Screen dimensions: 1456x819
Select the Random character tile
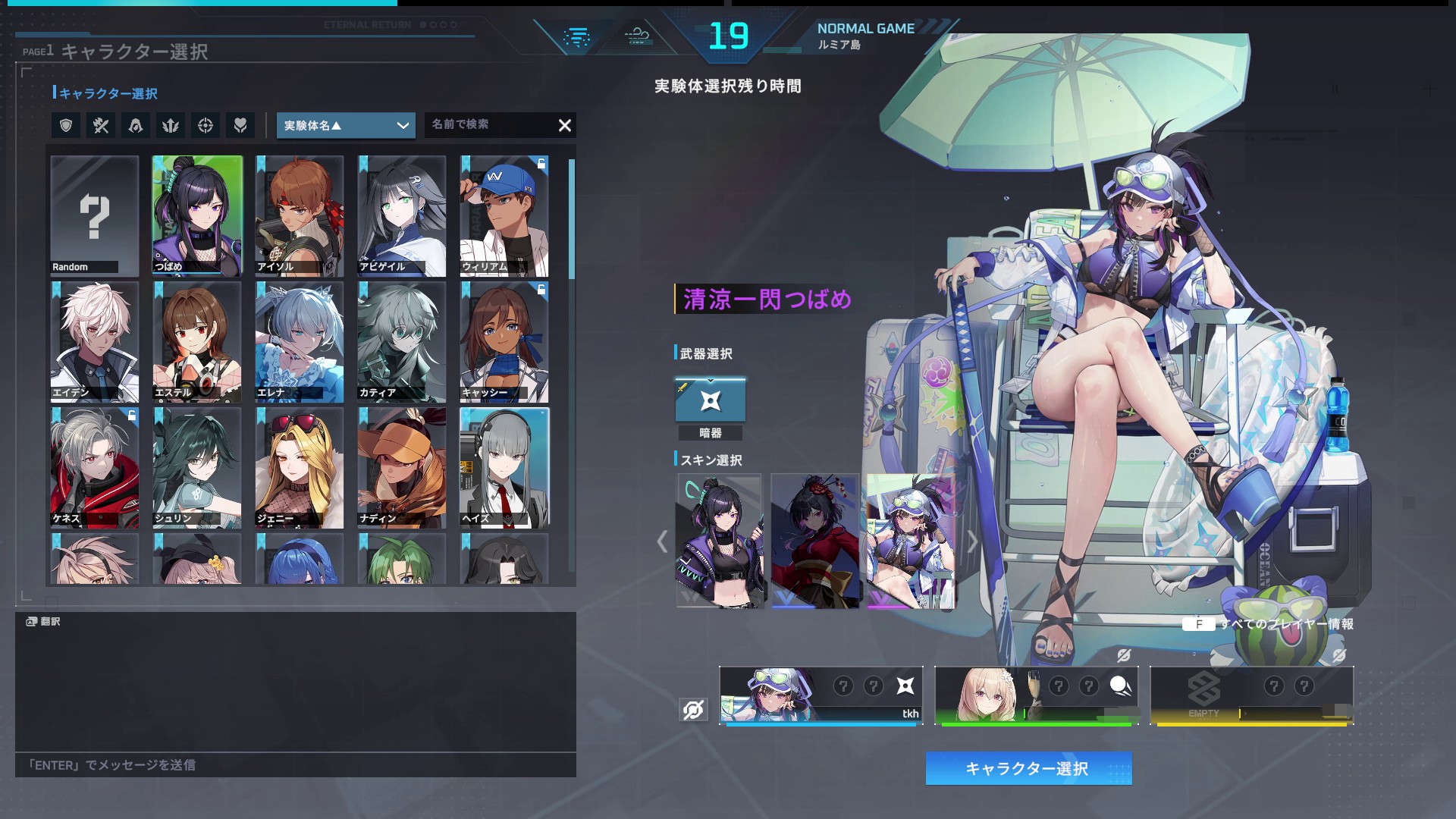pos(95,215)
